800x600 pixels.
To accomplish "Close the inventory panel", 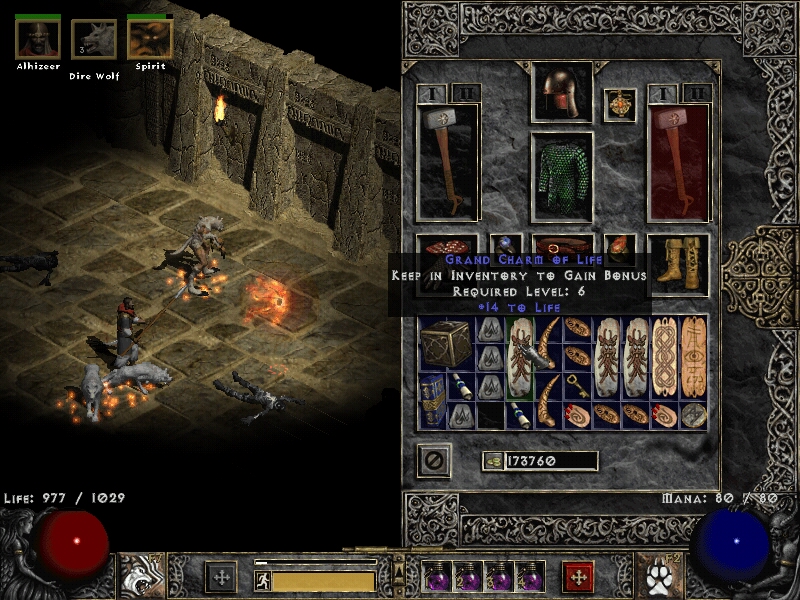I will click(434, 460).
